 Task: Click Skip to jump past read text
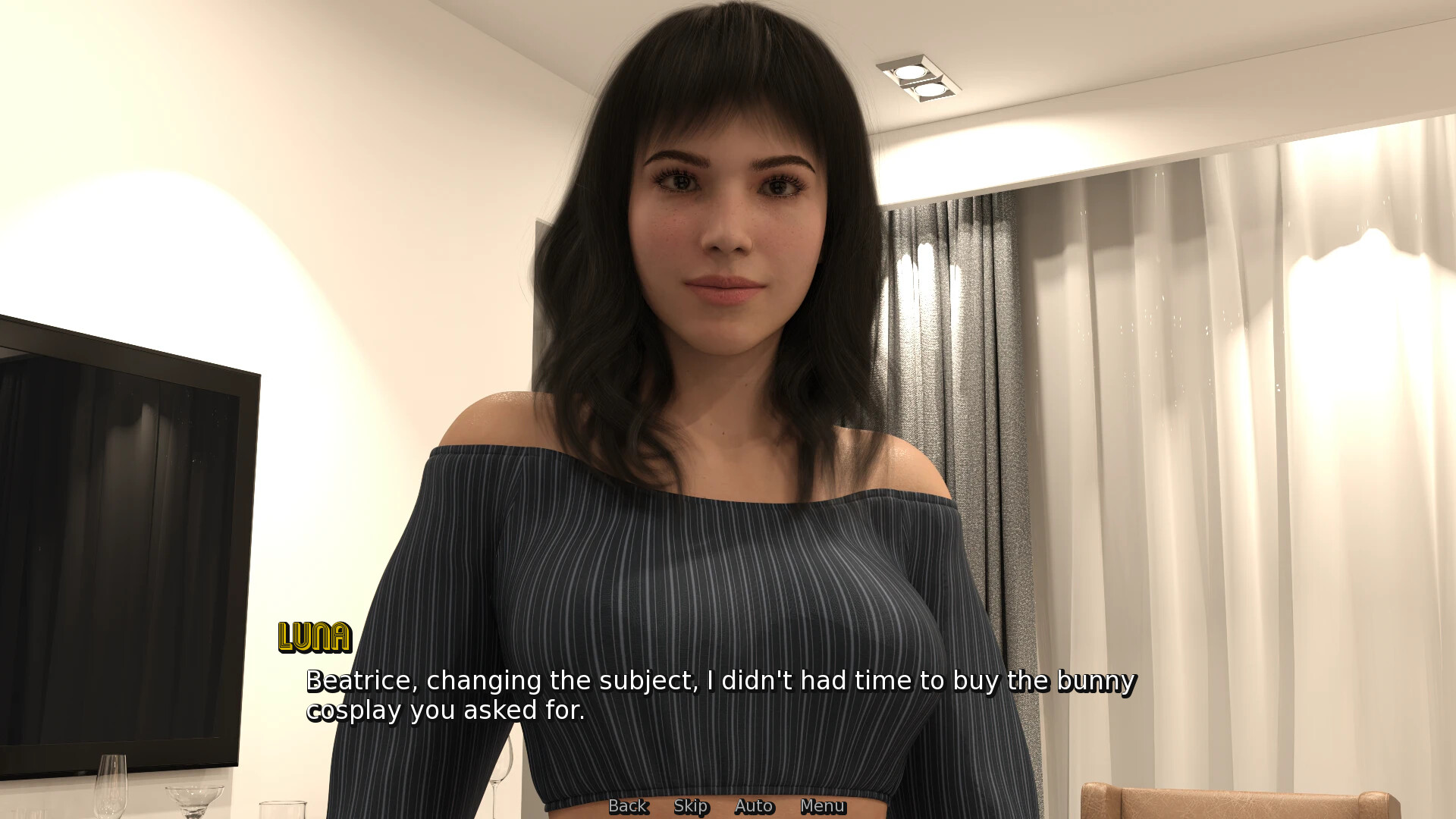(x=691, y=806)
